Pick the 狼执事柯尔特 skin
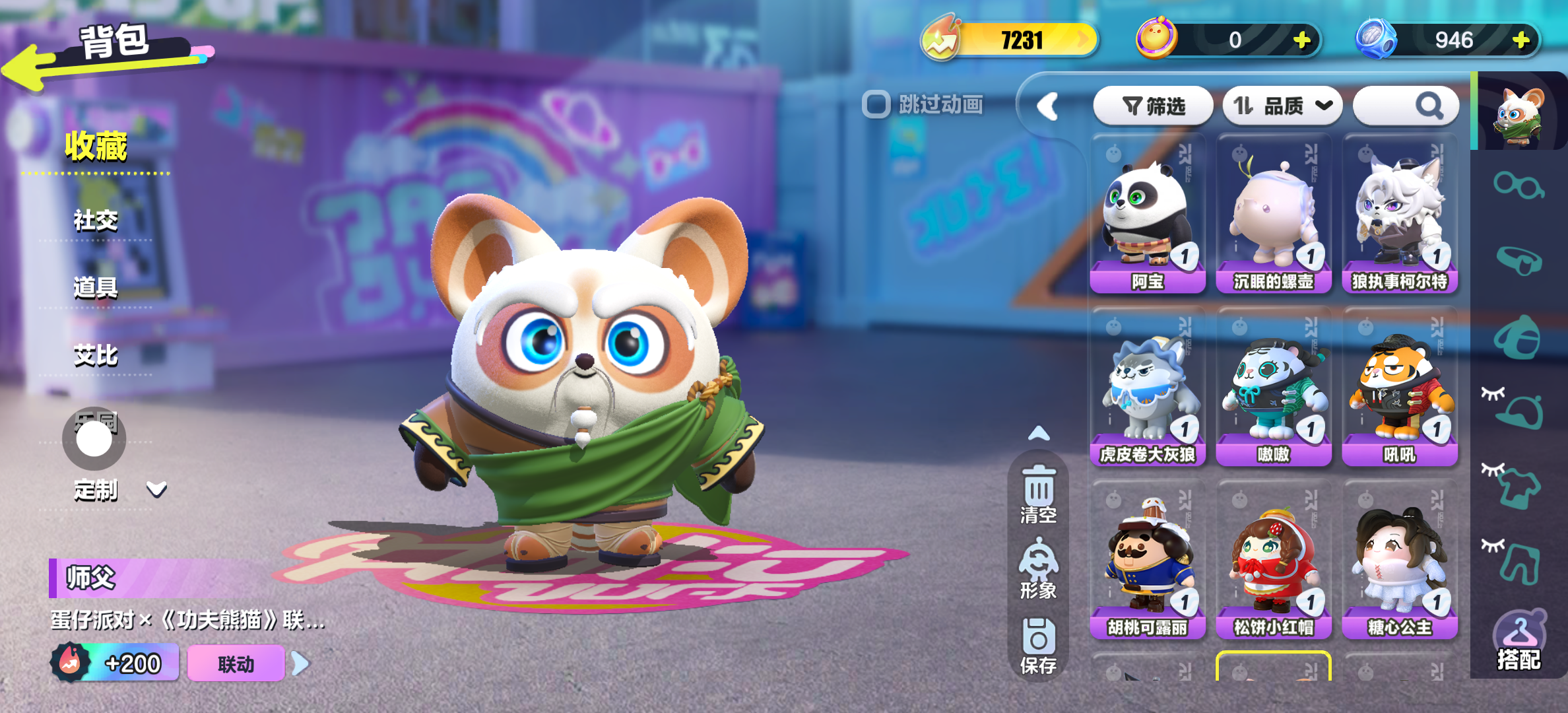1568x713 pixels. [1399, 215]
